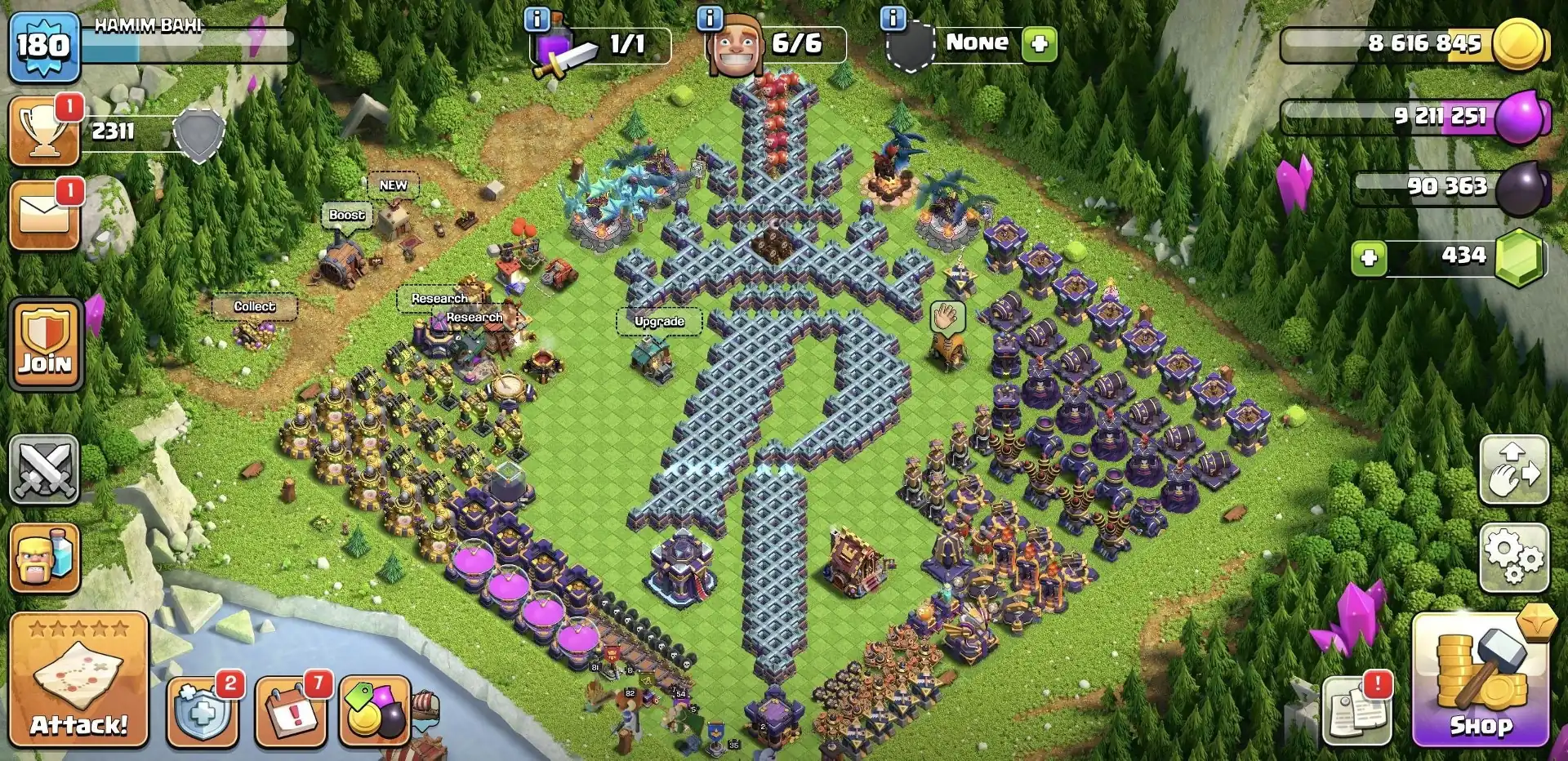This screenshot has height=761, width=1568.
Task: Open the mail inbox icon
Action: [45, 214]
